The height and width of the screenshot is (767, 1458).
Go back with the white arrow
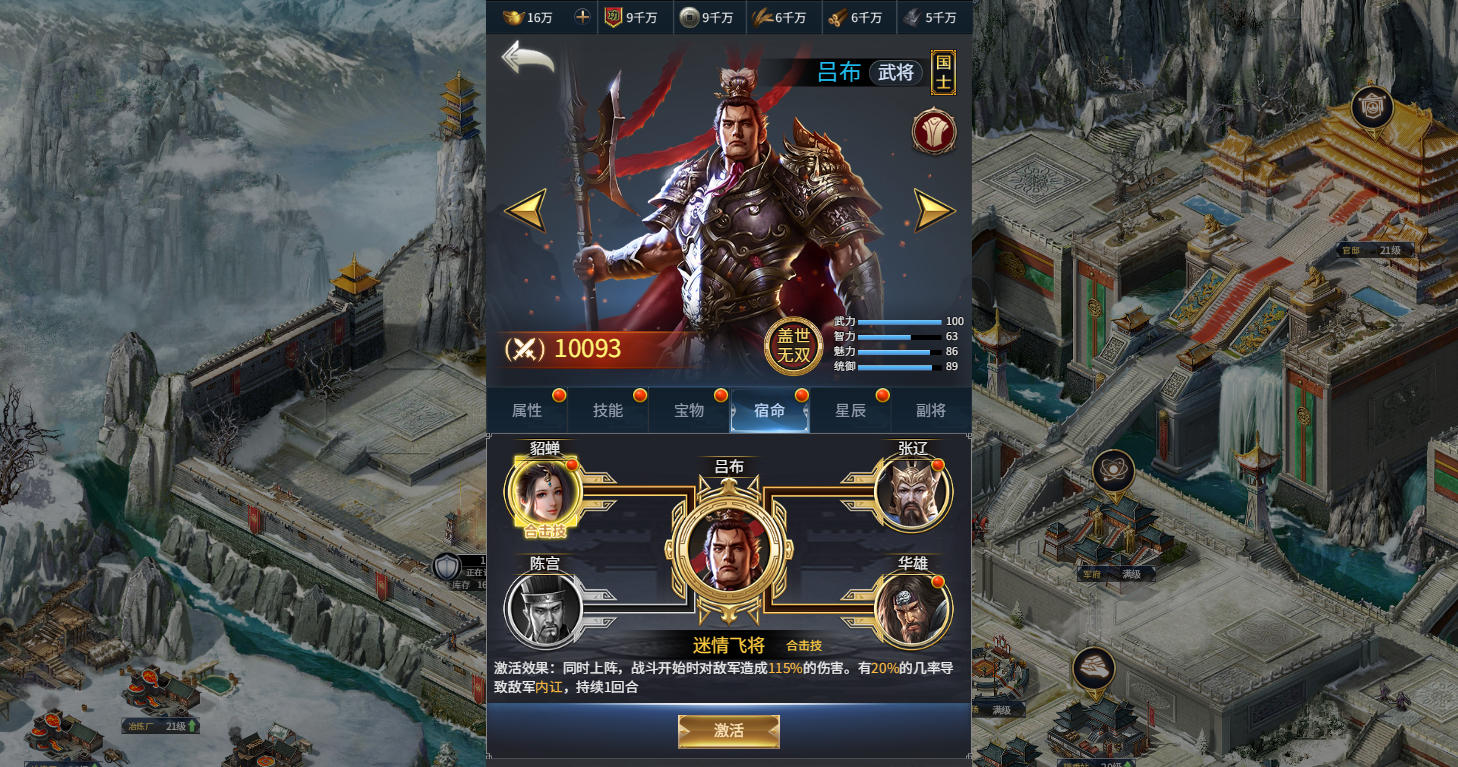click(x=527, y=57)
